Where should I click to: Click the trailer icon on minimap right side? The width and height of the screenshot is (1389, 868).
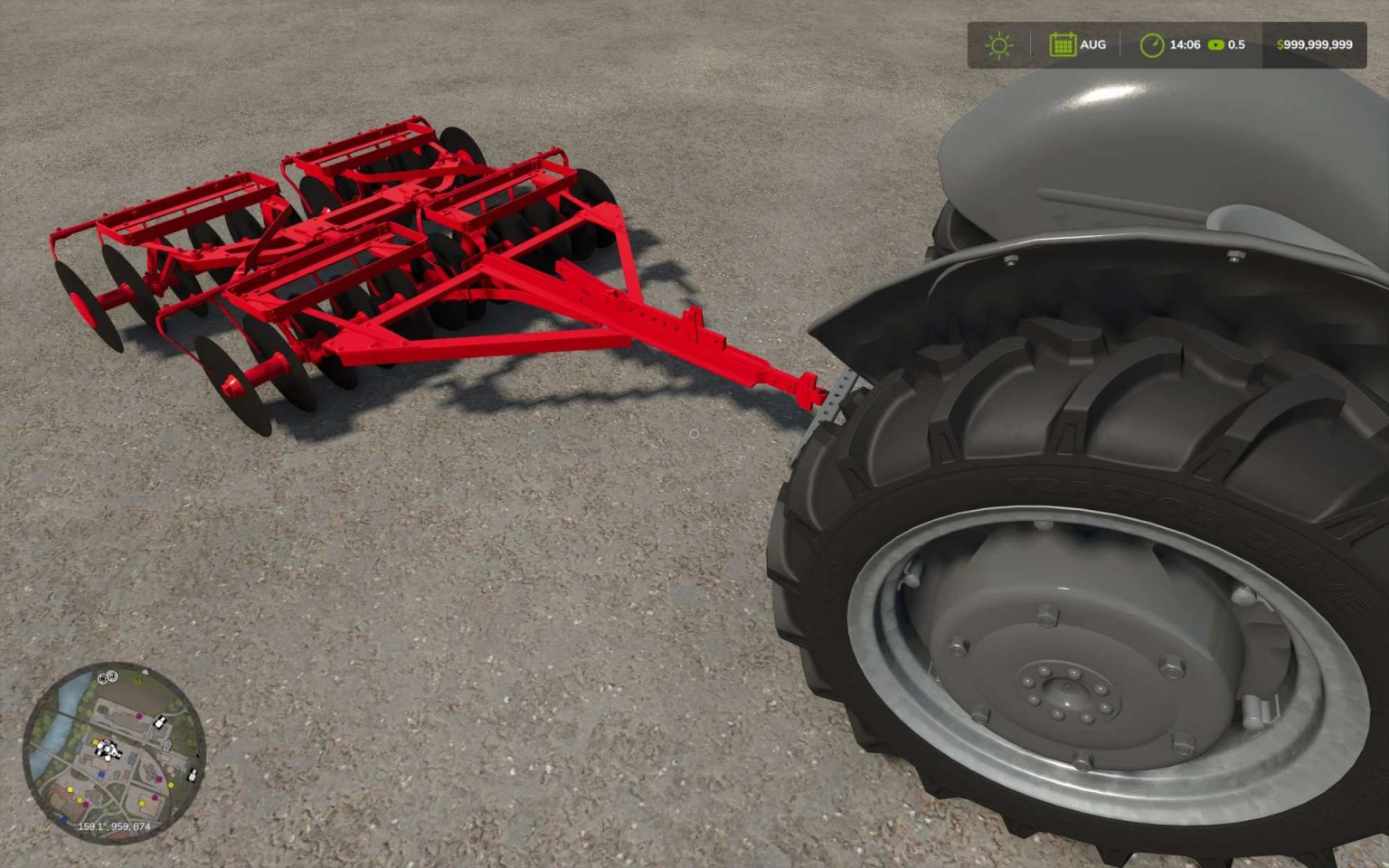click(166, 746)
